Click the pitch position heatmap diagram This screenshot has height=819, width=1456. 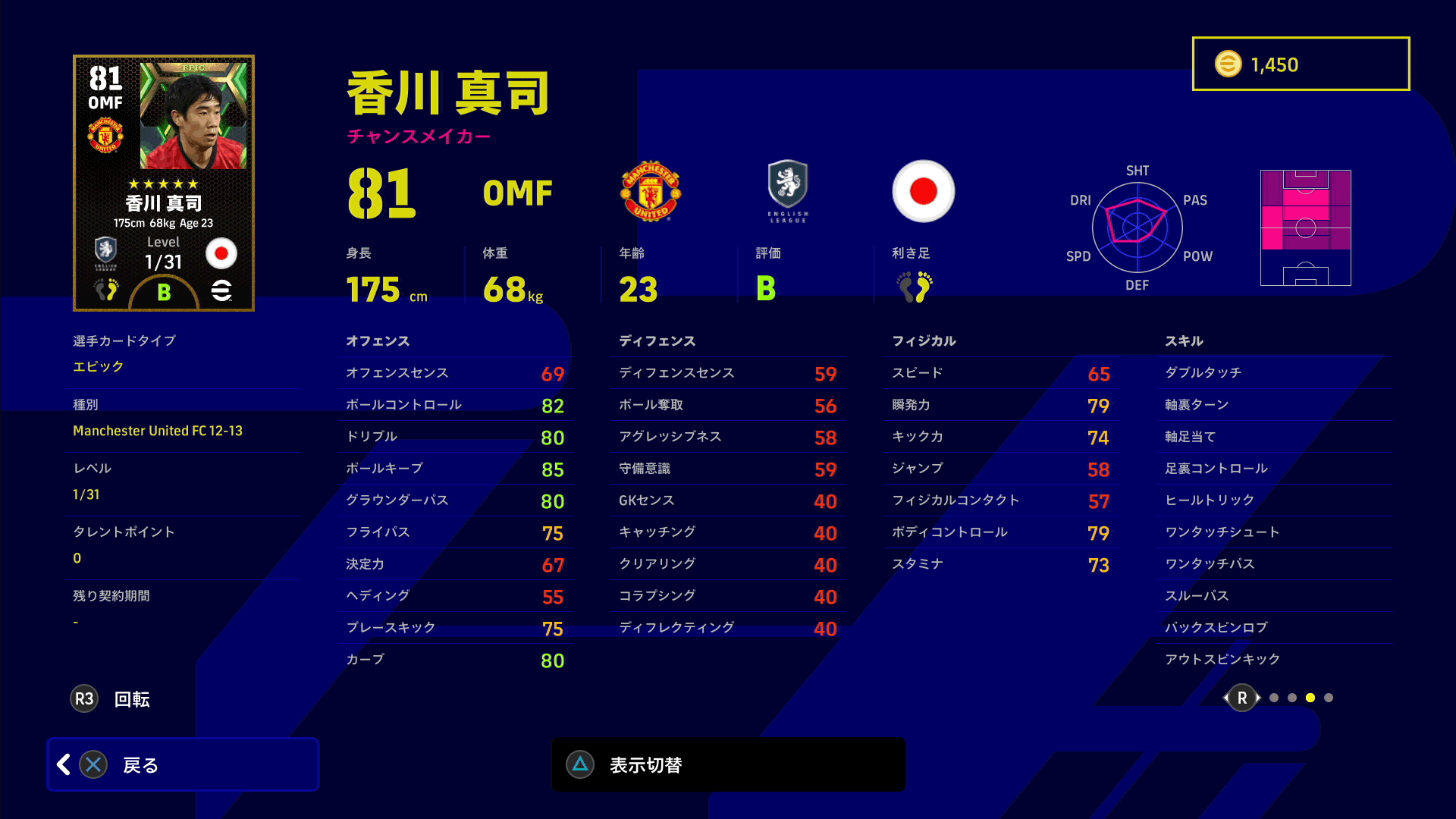[x=1305, y=227]
